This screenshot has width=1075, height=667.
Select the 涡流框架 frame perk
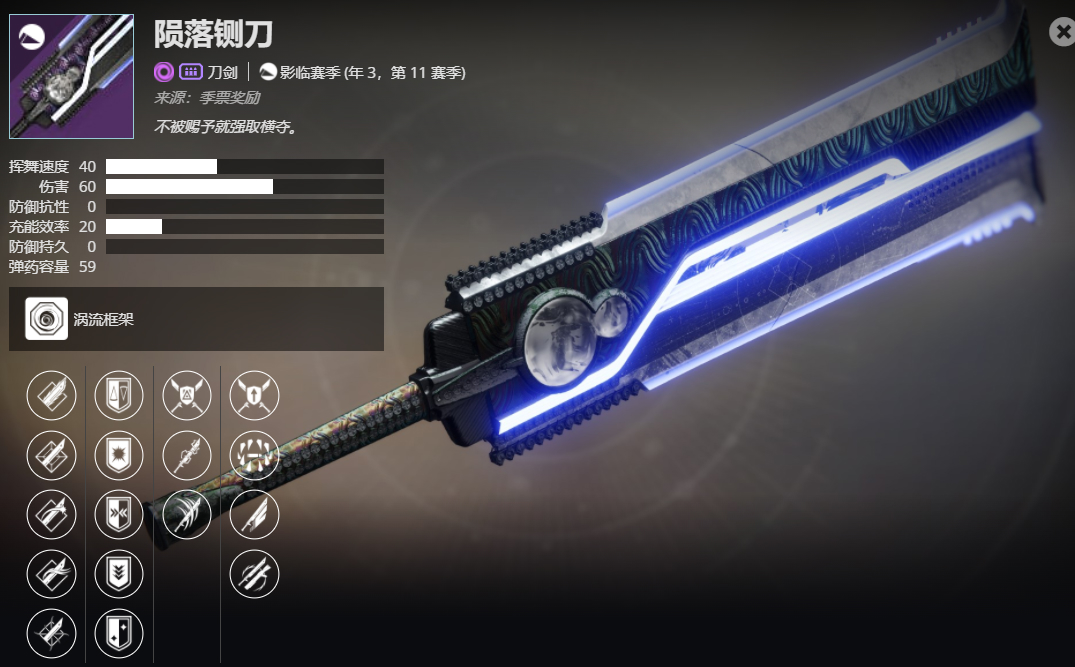[x=47, y=319]
